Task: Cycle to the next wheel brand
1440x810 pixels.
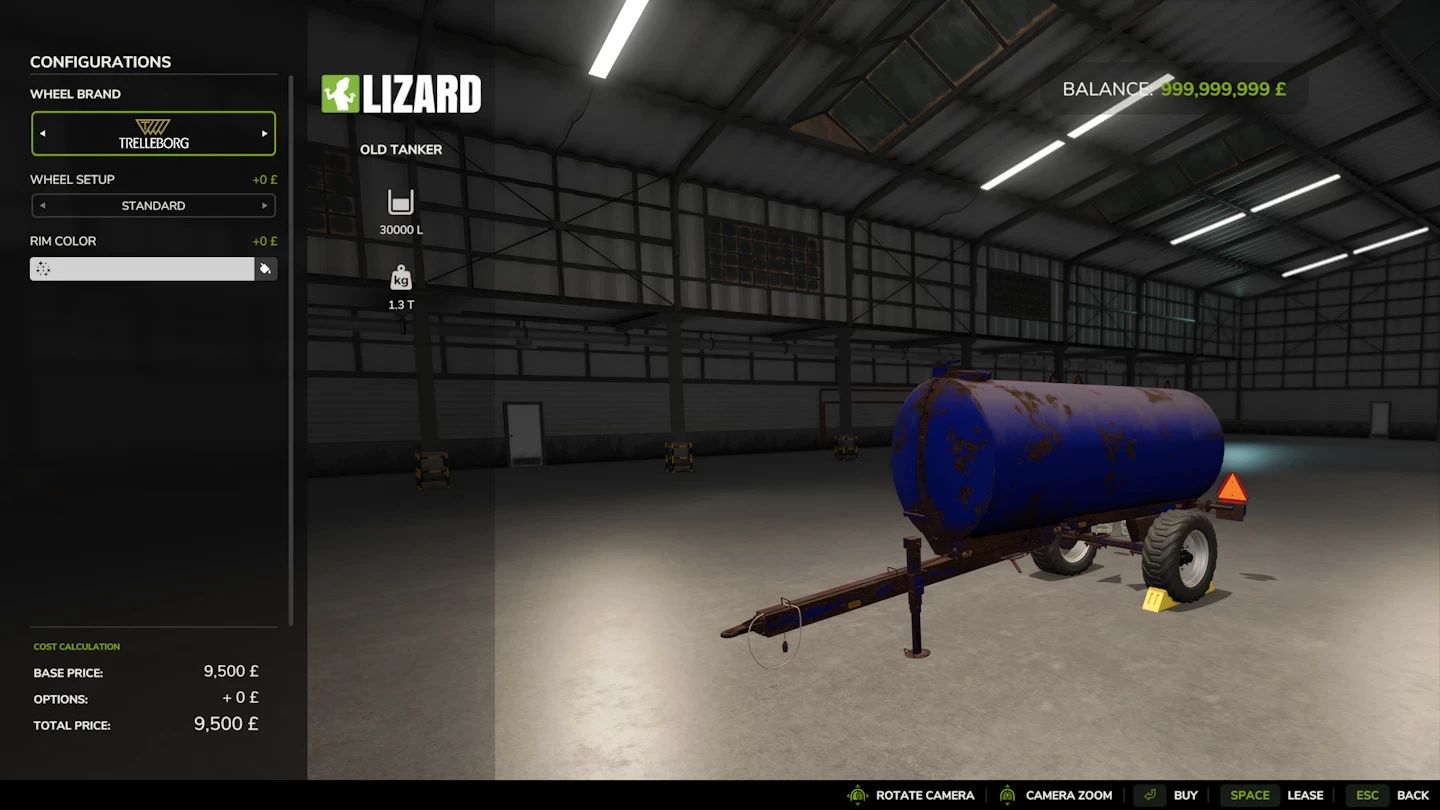Action: pos(265,133)
